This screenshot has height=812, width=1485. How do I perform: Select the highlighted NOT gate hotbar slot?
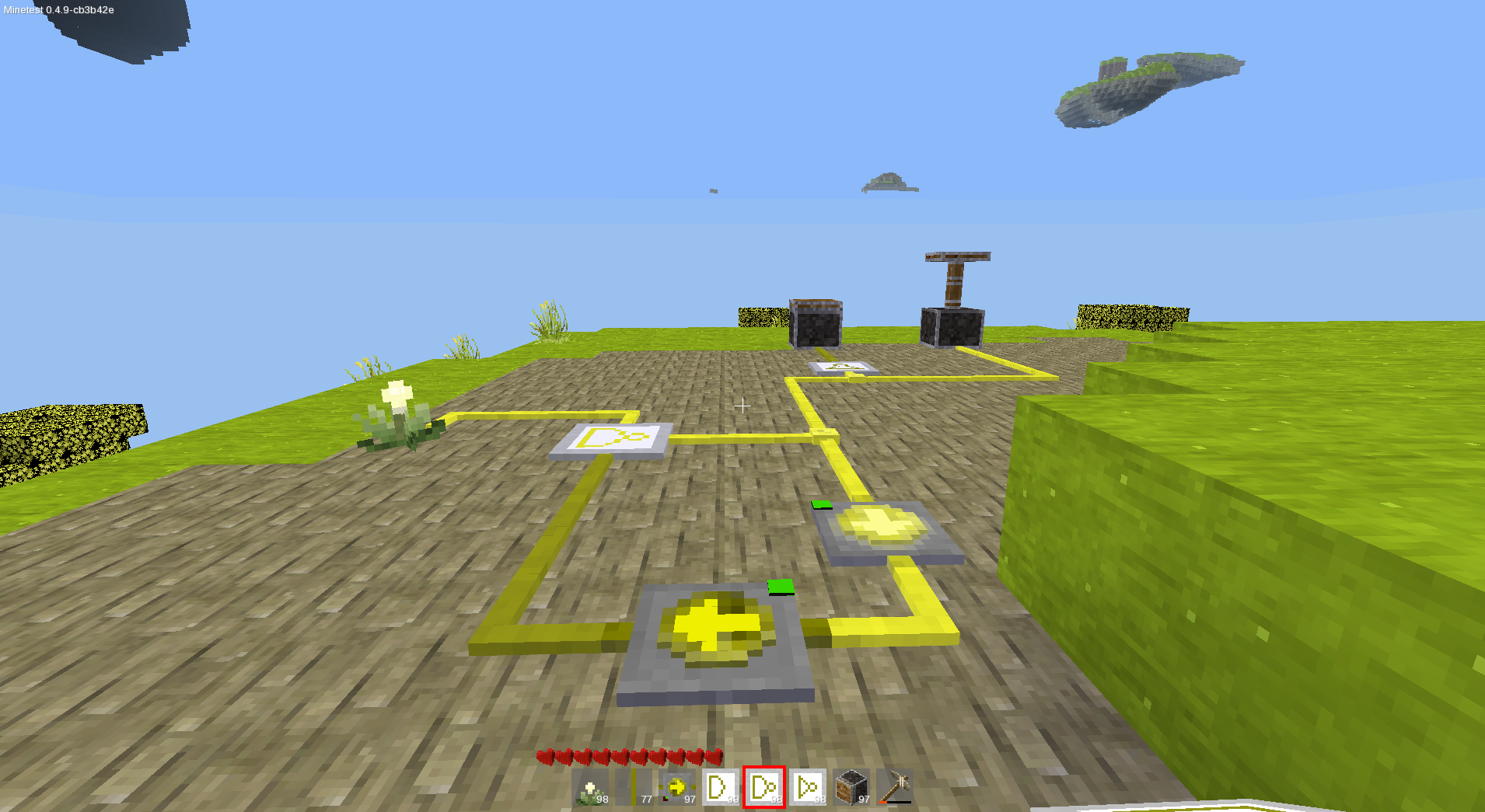[x=765, y=786]
